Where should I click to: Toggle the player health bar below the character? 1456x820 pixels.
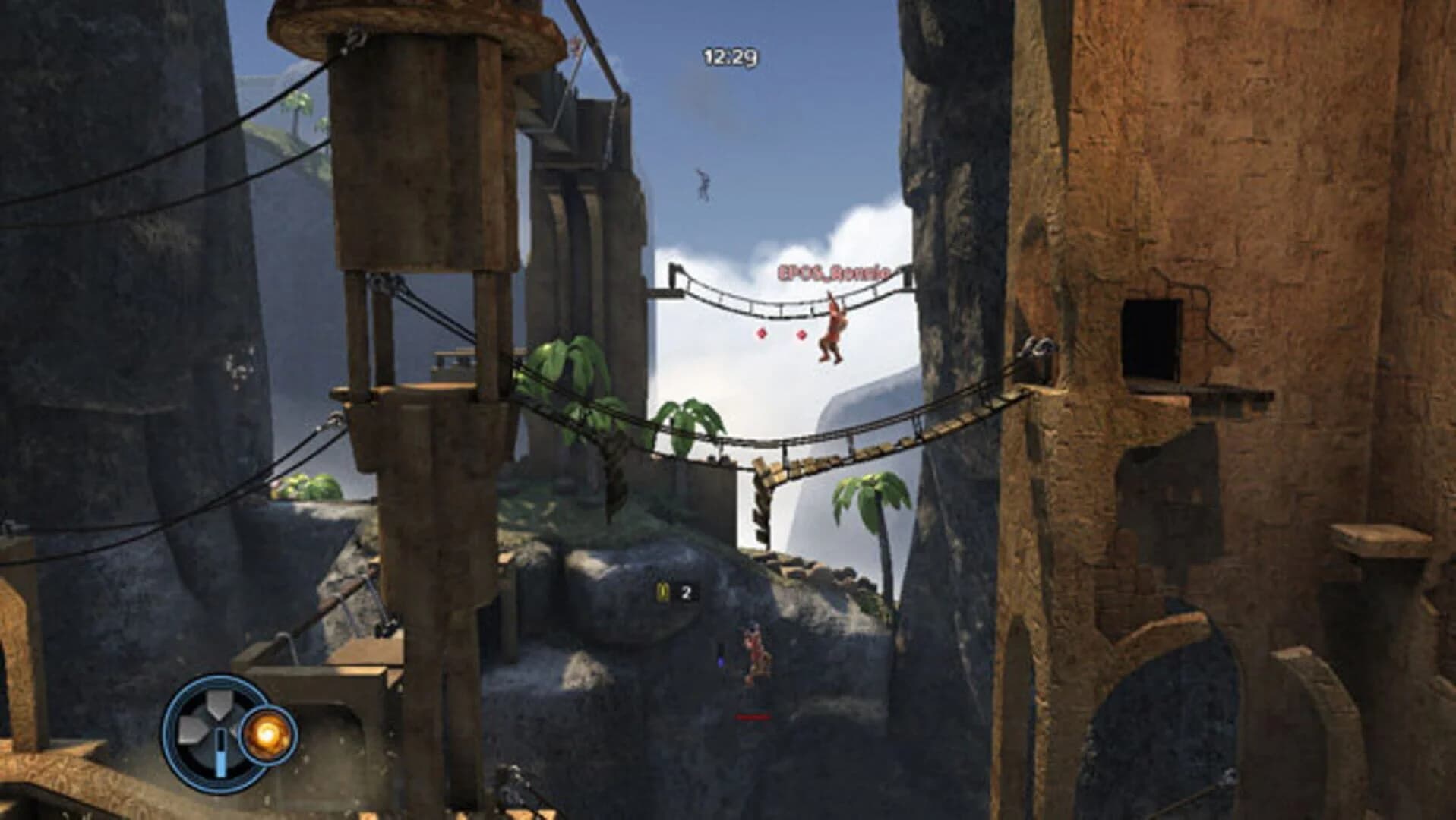tap(753, 716)
